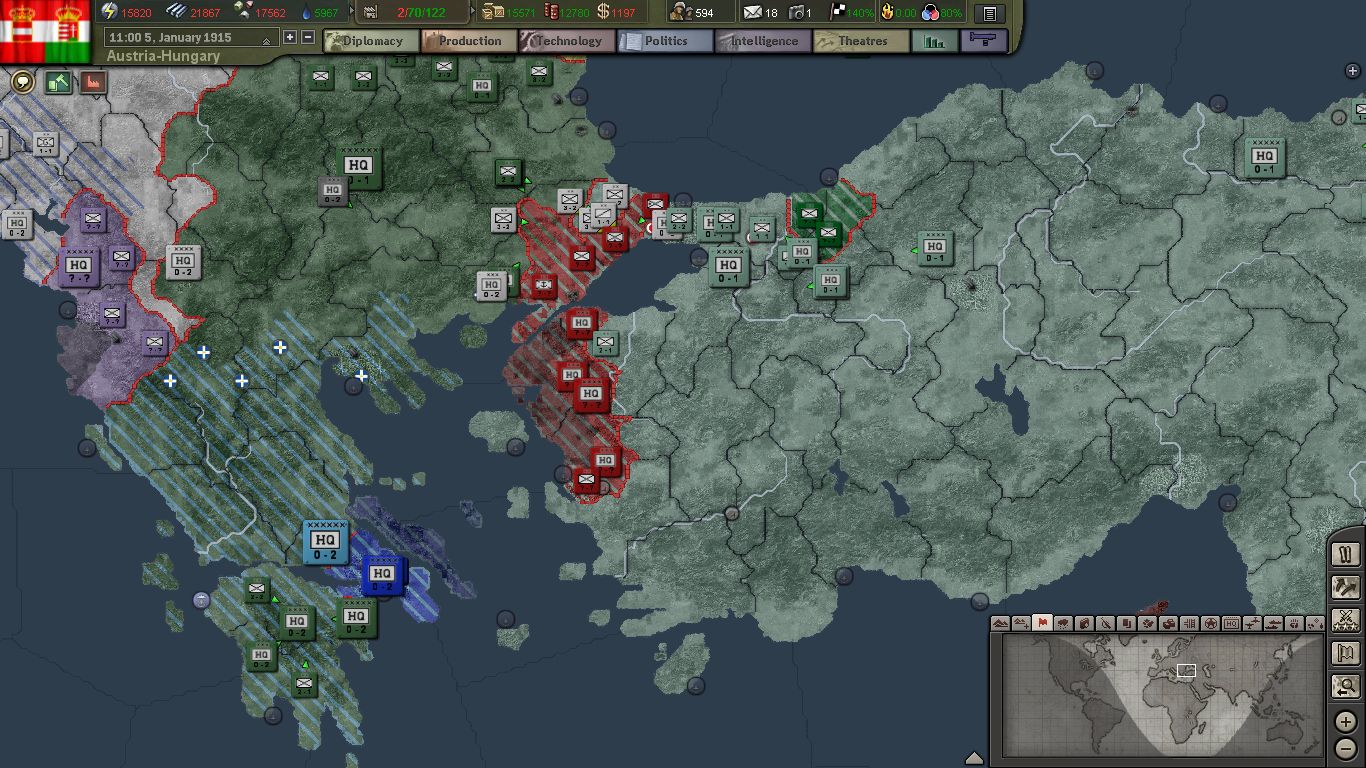Open the crossed swords with stars button
The image size is (1366, 768).
click(x=1346, y=620)
